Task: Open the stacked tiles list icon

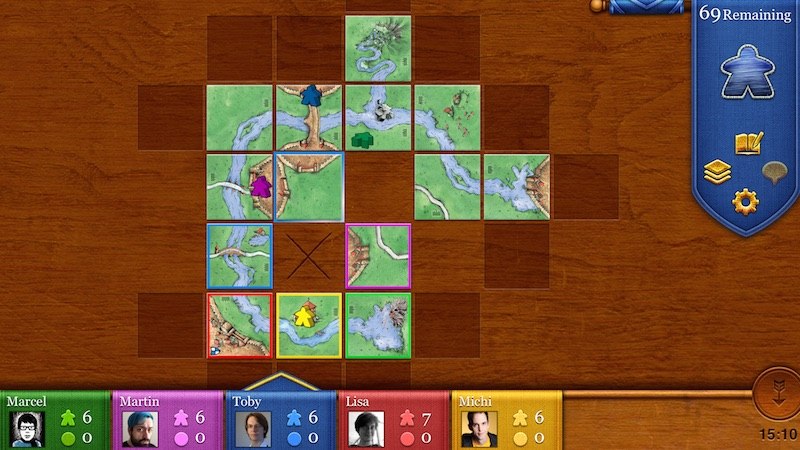Action: pos(718,172)
